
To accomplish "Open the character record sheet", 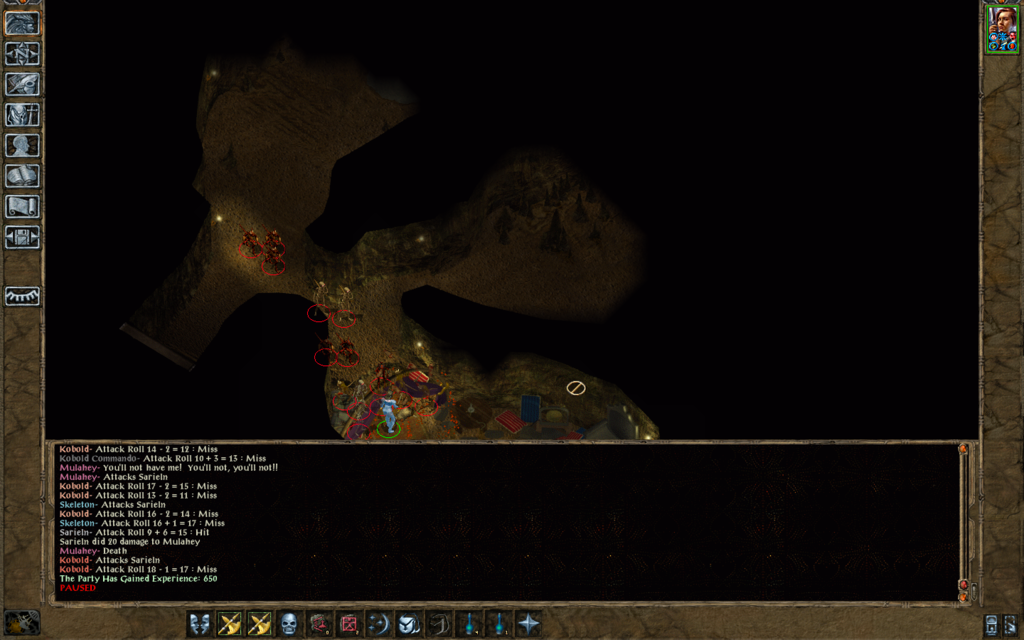I will [x=22, y=145].
